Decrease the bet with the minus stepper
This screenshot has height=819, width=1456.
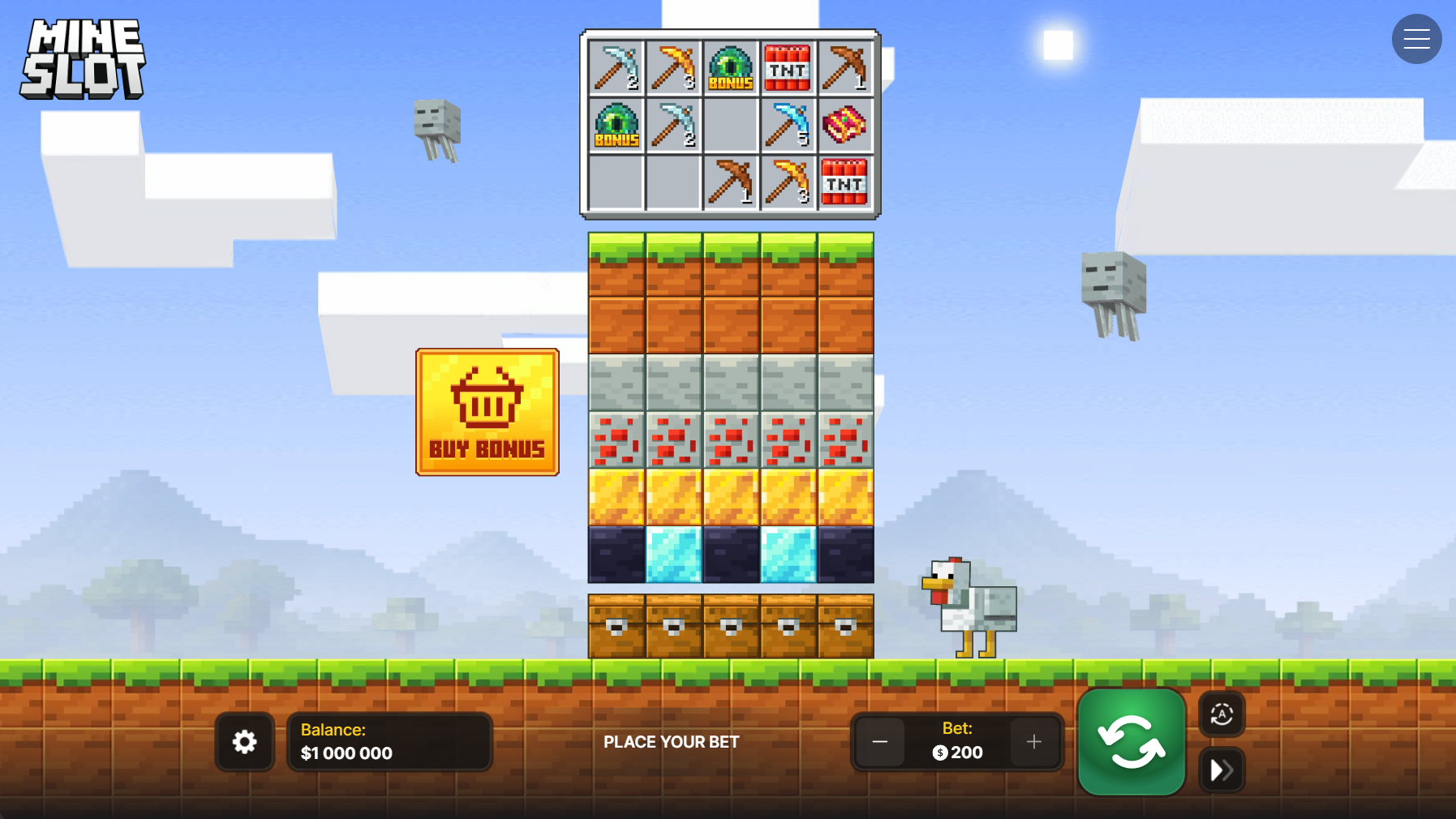tap(880, 741)
